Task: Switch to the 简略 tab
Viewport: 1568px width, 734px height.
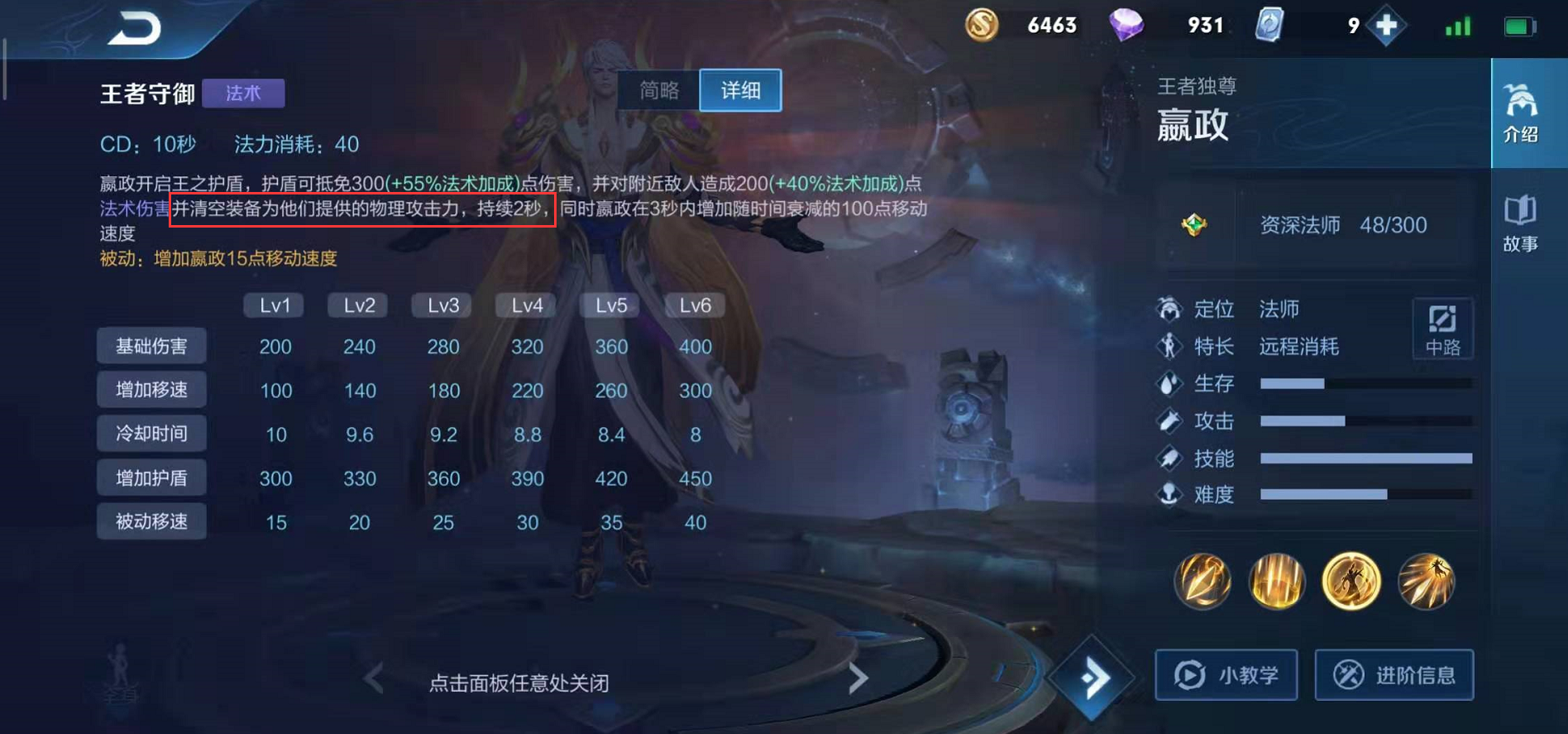Action: pyautogui.click(x=659, y=91)
